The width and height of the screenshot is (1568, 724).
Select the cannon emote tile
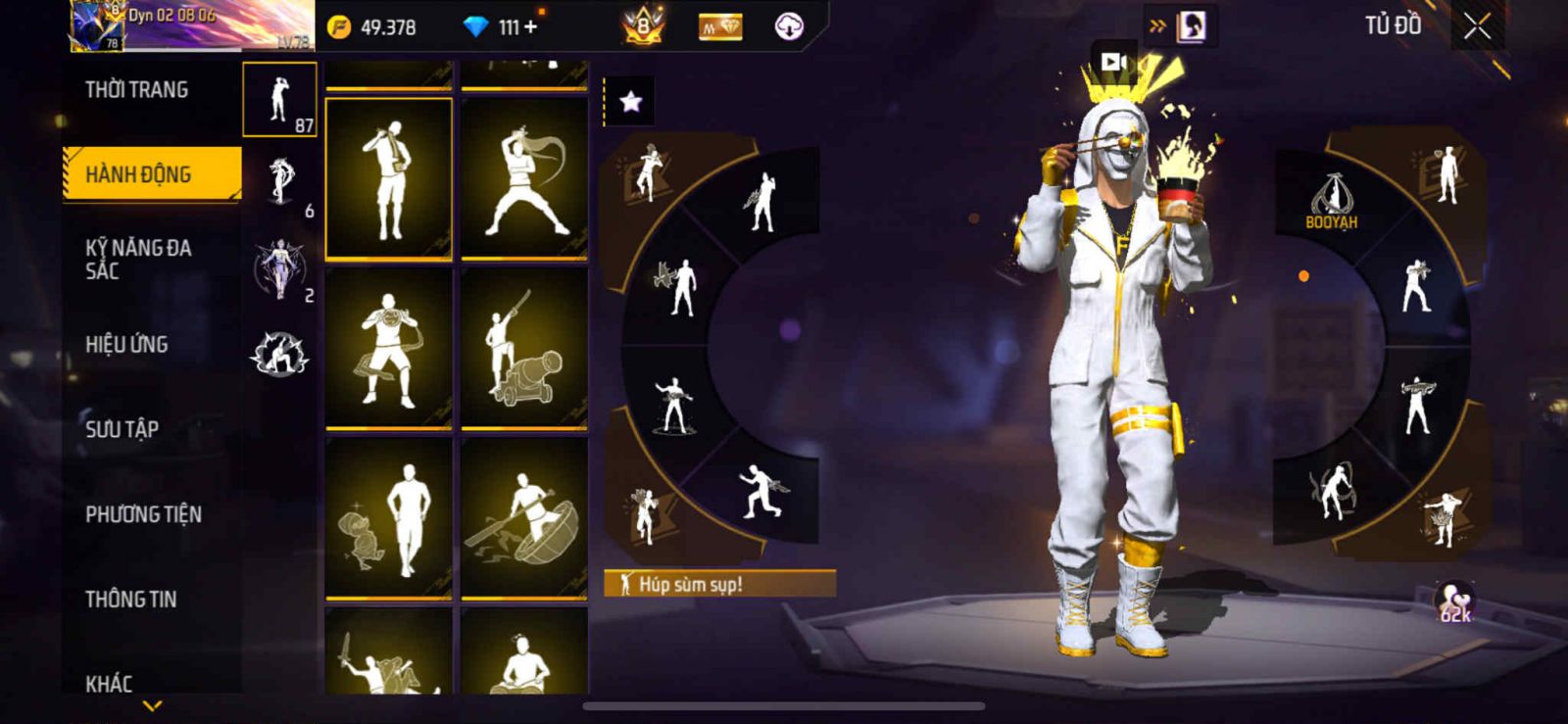click(524, 348)
